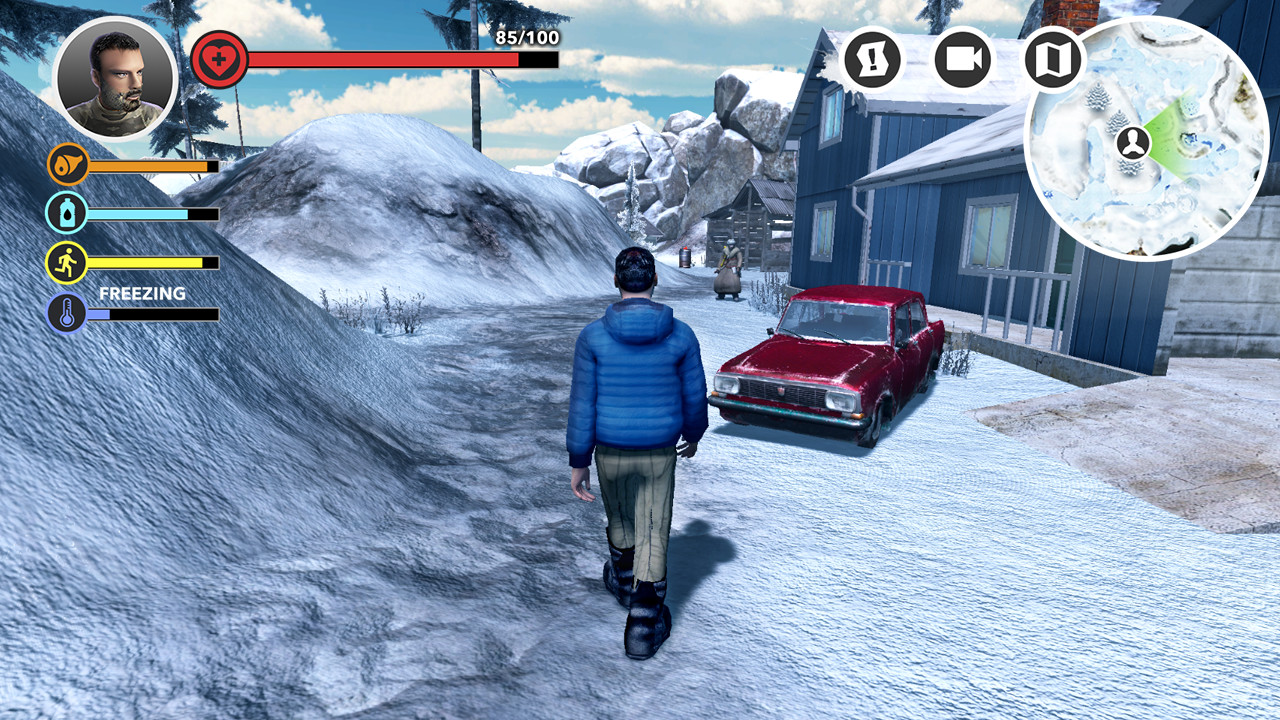Click the yellow stamina bar
This screenshot has width=1280, height=720.
pyautogui.click(x=150, y=262)
